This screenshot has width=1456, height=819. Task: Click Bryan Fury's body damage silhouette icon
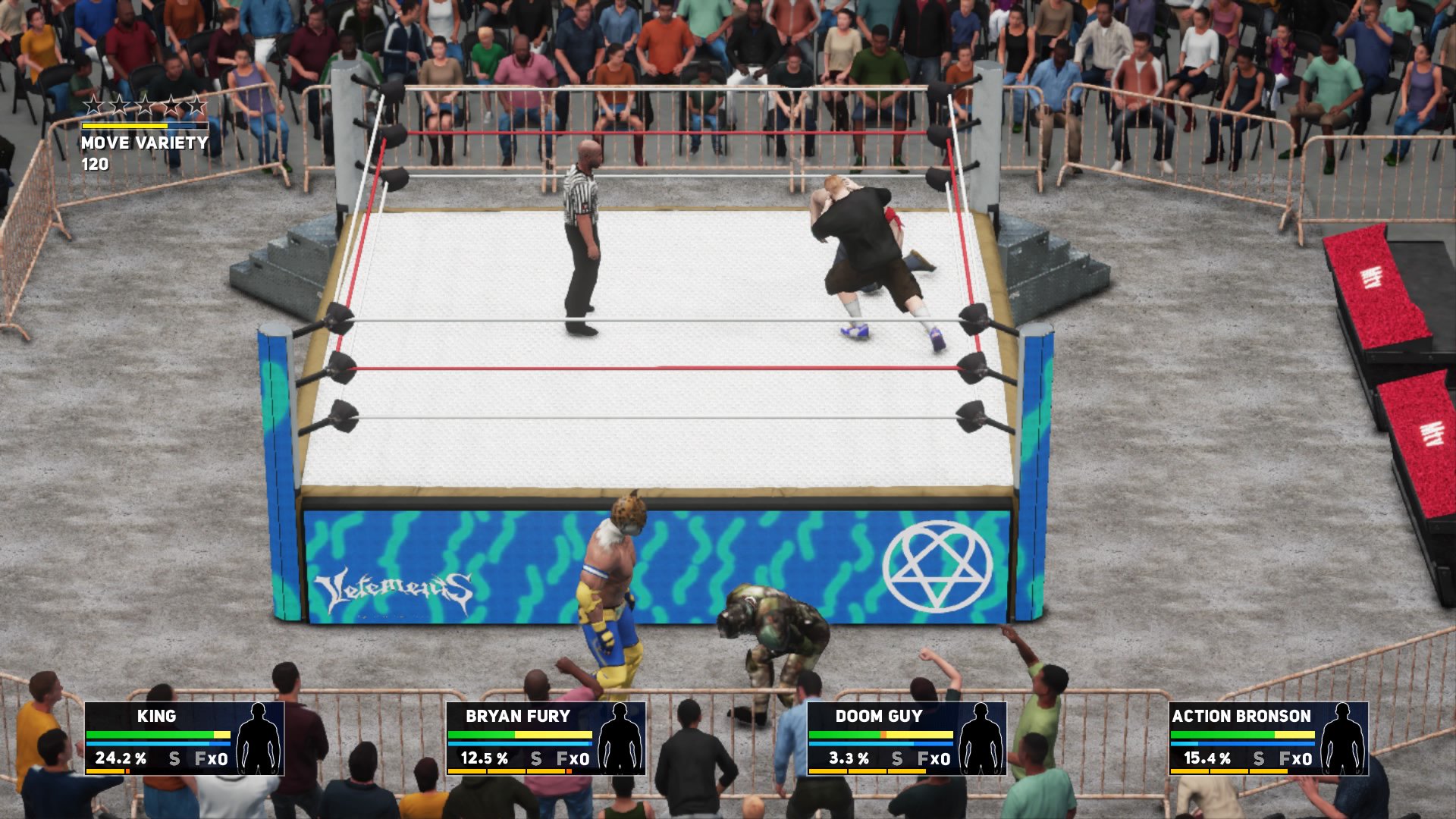(x=620, y=738)
